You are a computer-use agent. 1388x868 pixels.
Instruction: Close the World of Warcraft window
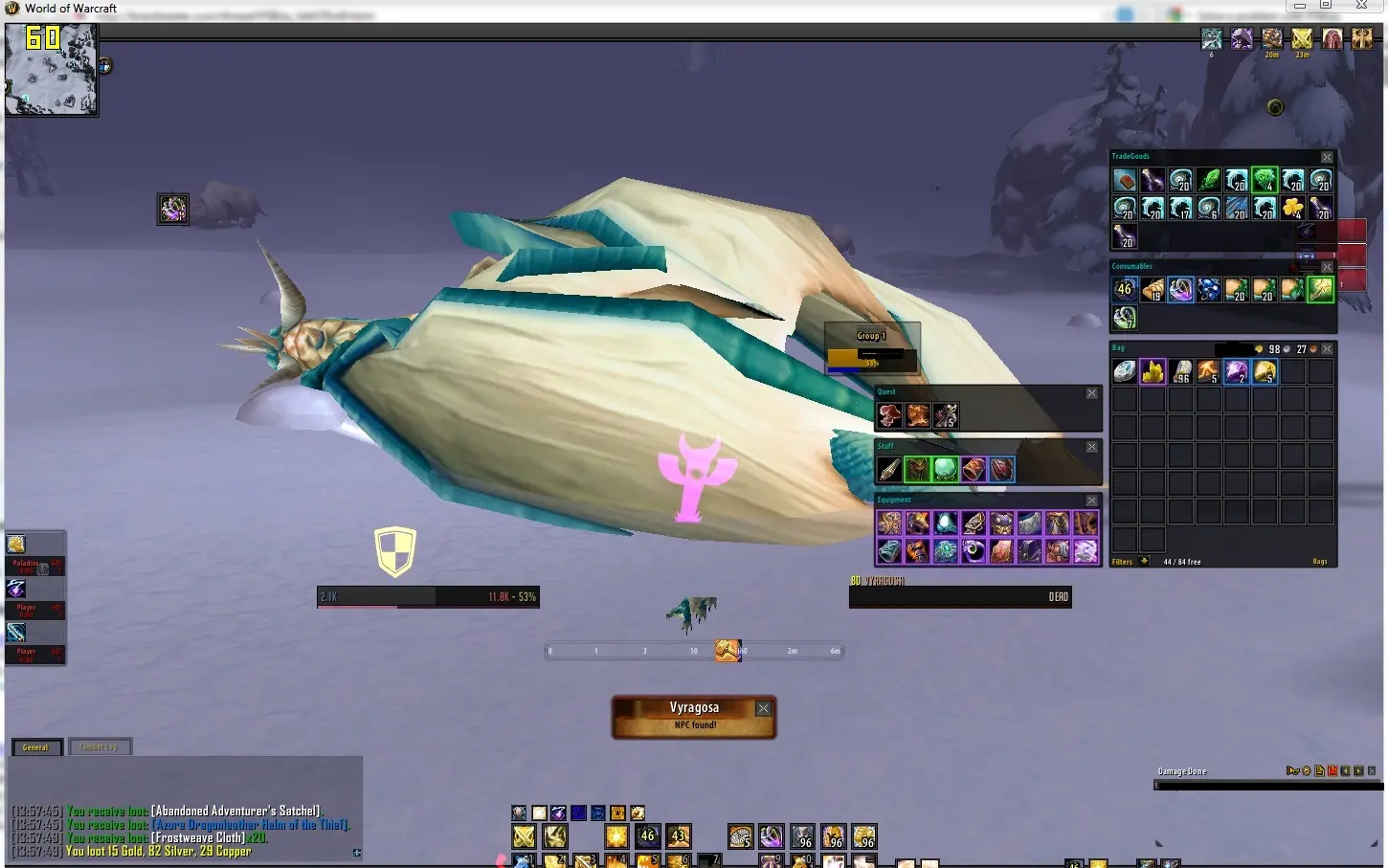tap(1361, 6)
